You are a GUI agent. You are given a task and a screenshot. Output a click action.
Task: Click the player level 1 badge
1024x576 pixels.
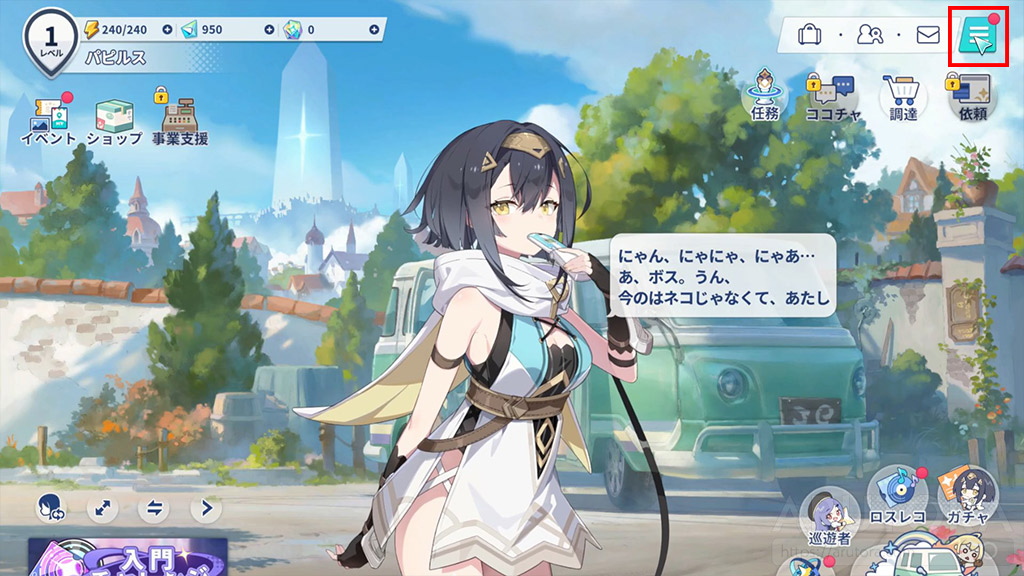pos(49,38)
